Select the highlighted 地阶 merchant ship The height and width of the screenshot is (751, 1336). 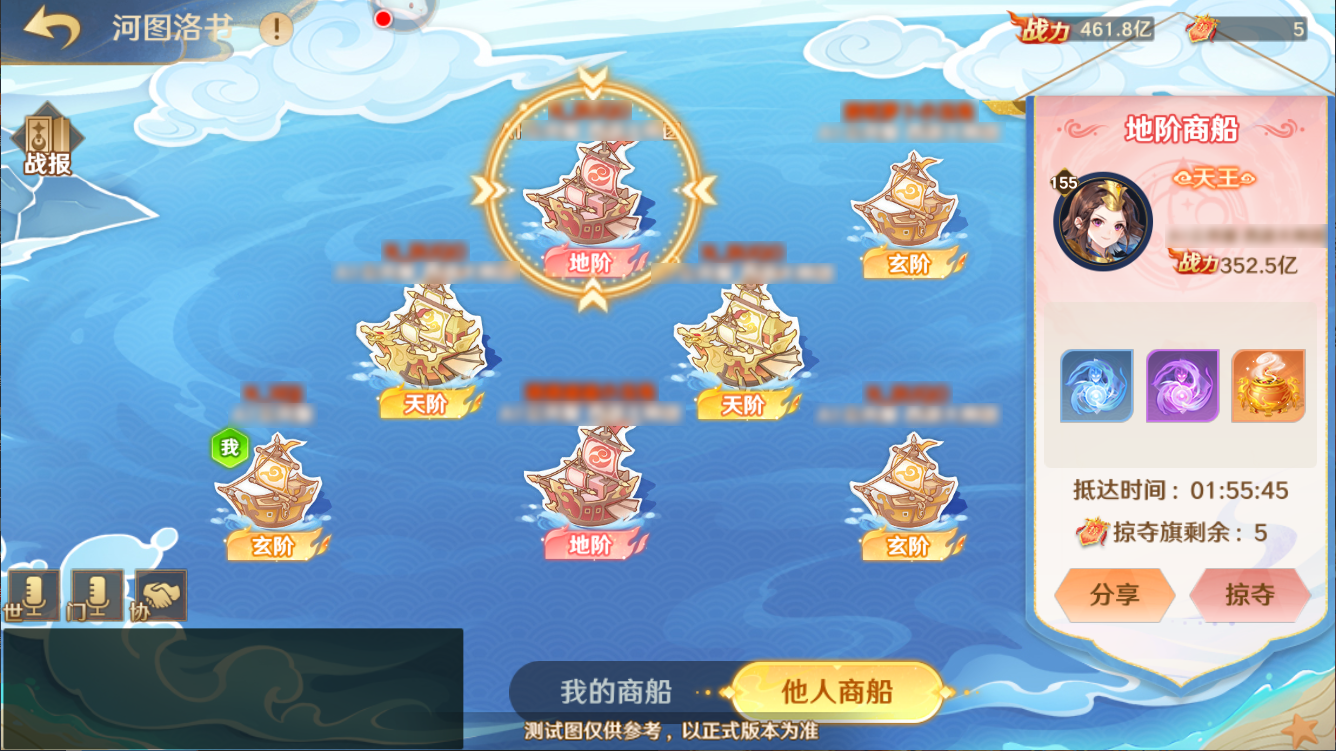(x=590, y=195)
